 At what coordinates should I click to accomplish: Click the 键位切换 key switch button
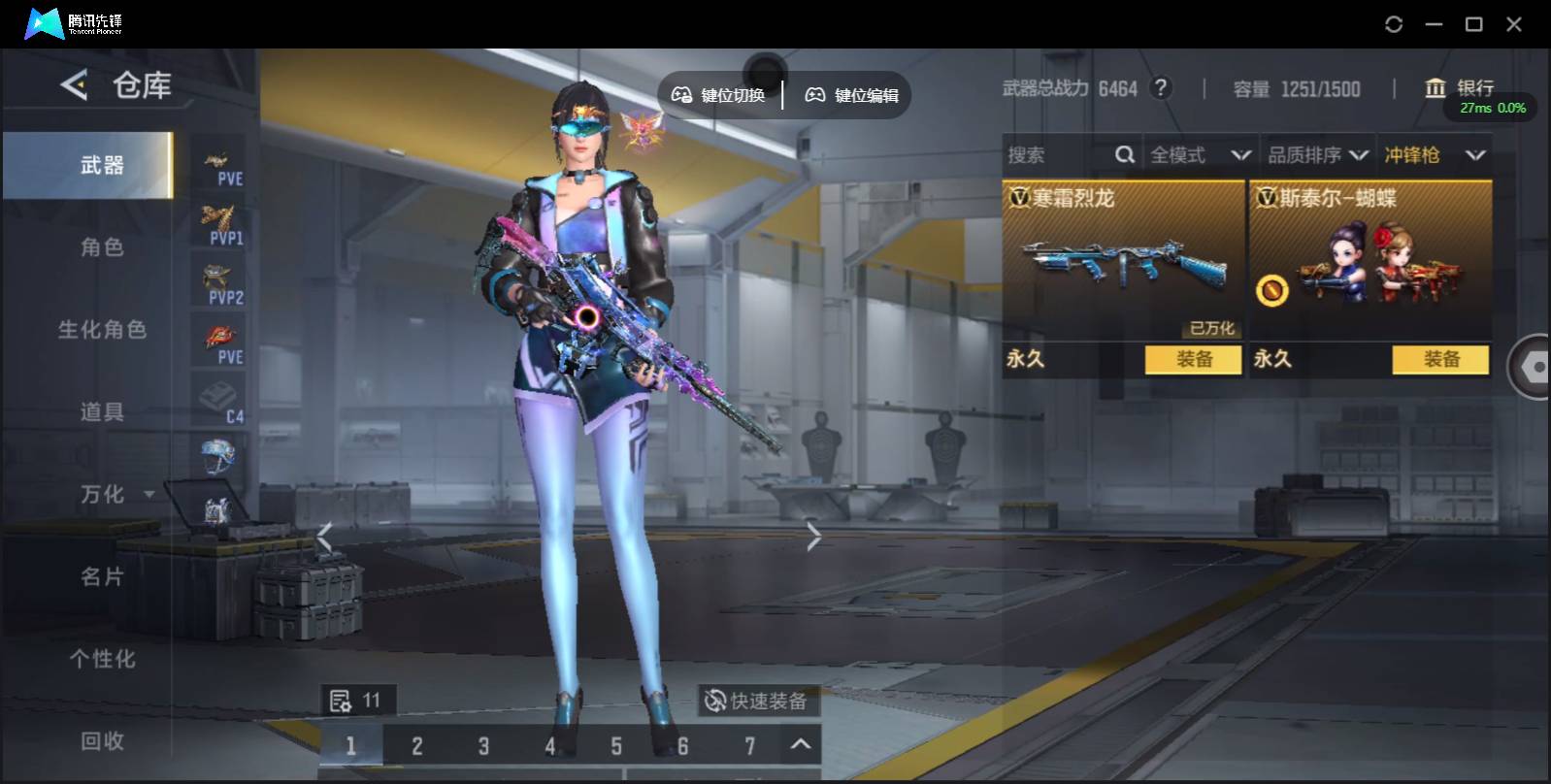[719, 95]
